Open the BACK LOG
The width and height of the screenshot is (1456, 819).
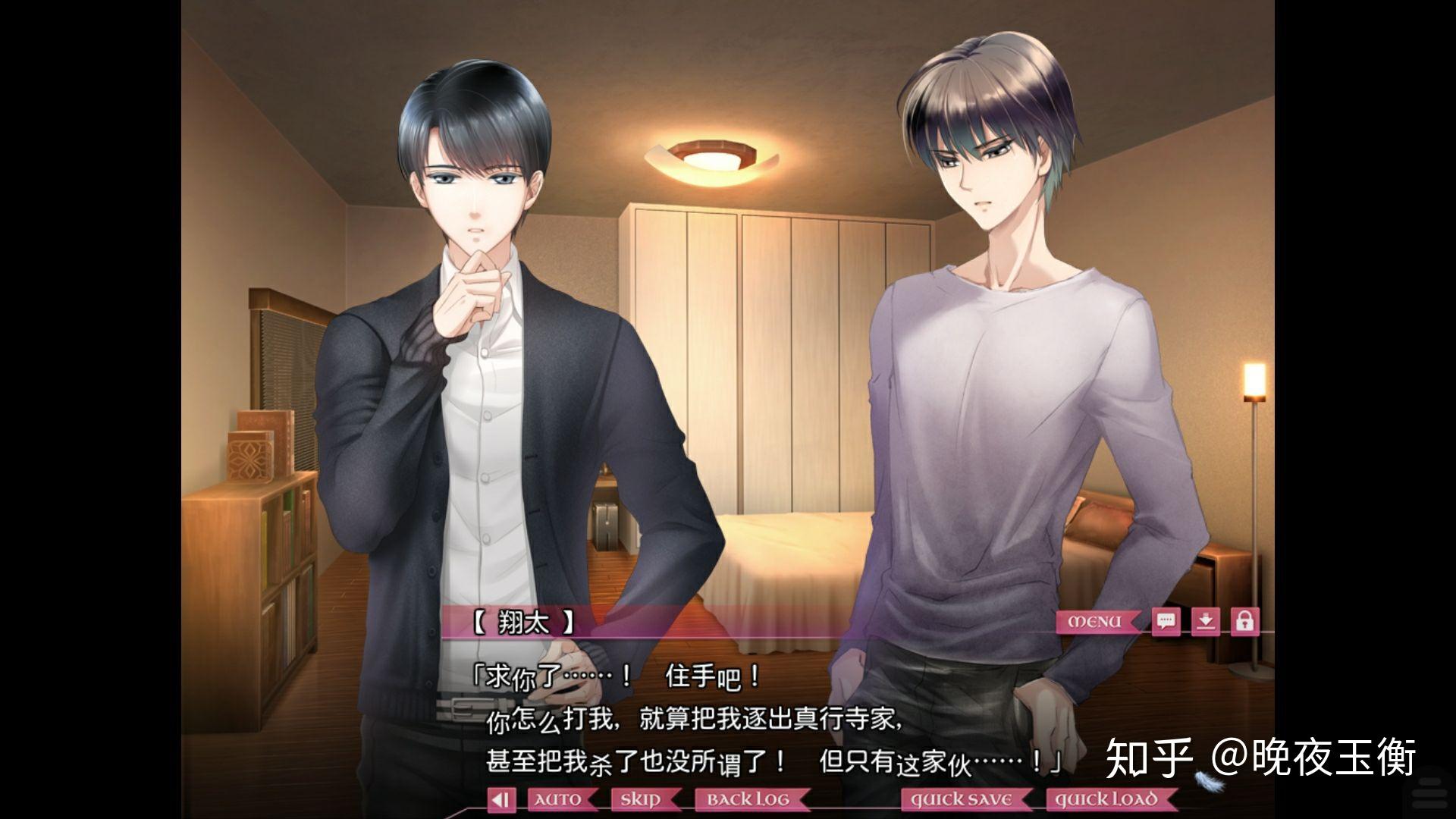coord(748,799)
